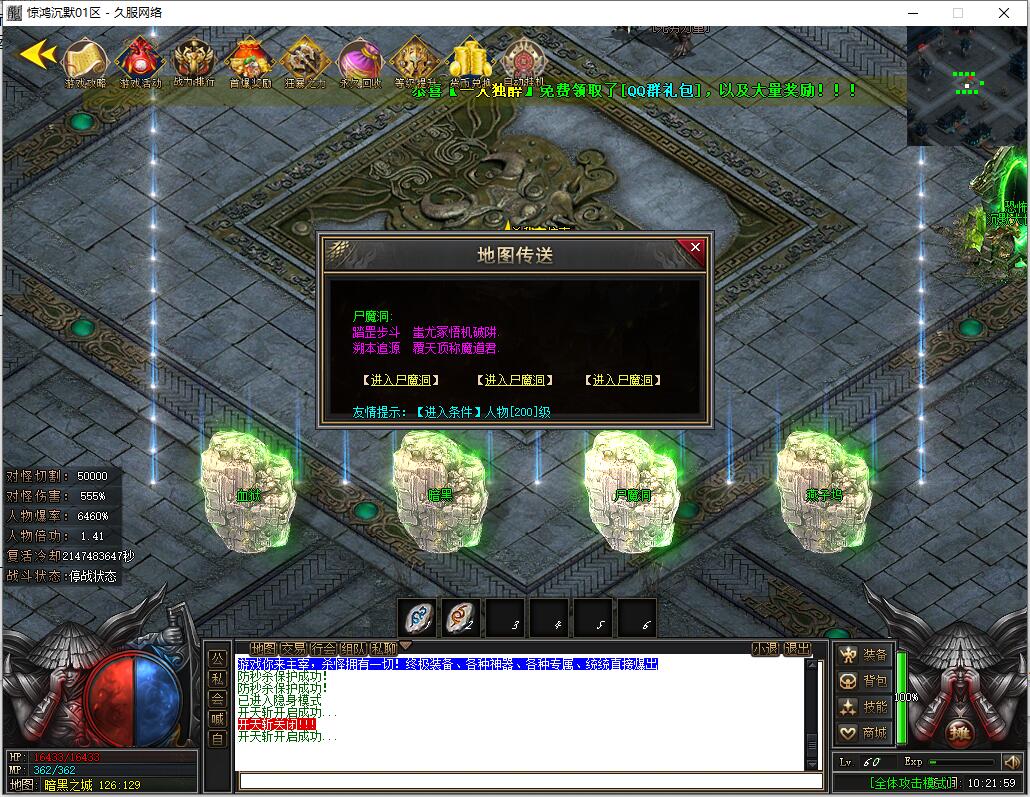Choose the middle 进入尸魔洞 option
1030x797 pixels.
[x=514, y=380]
